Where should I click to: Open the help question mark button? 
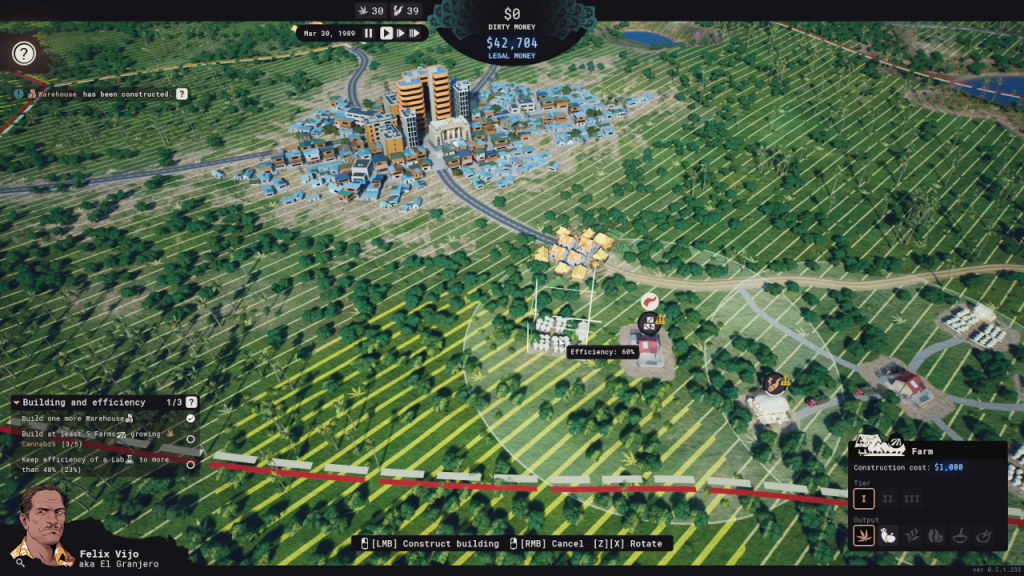24,54
